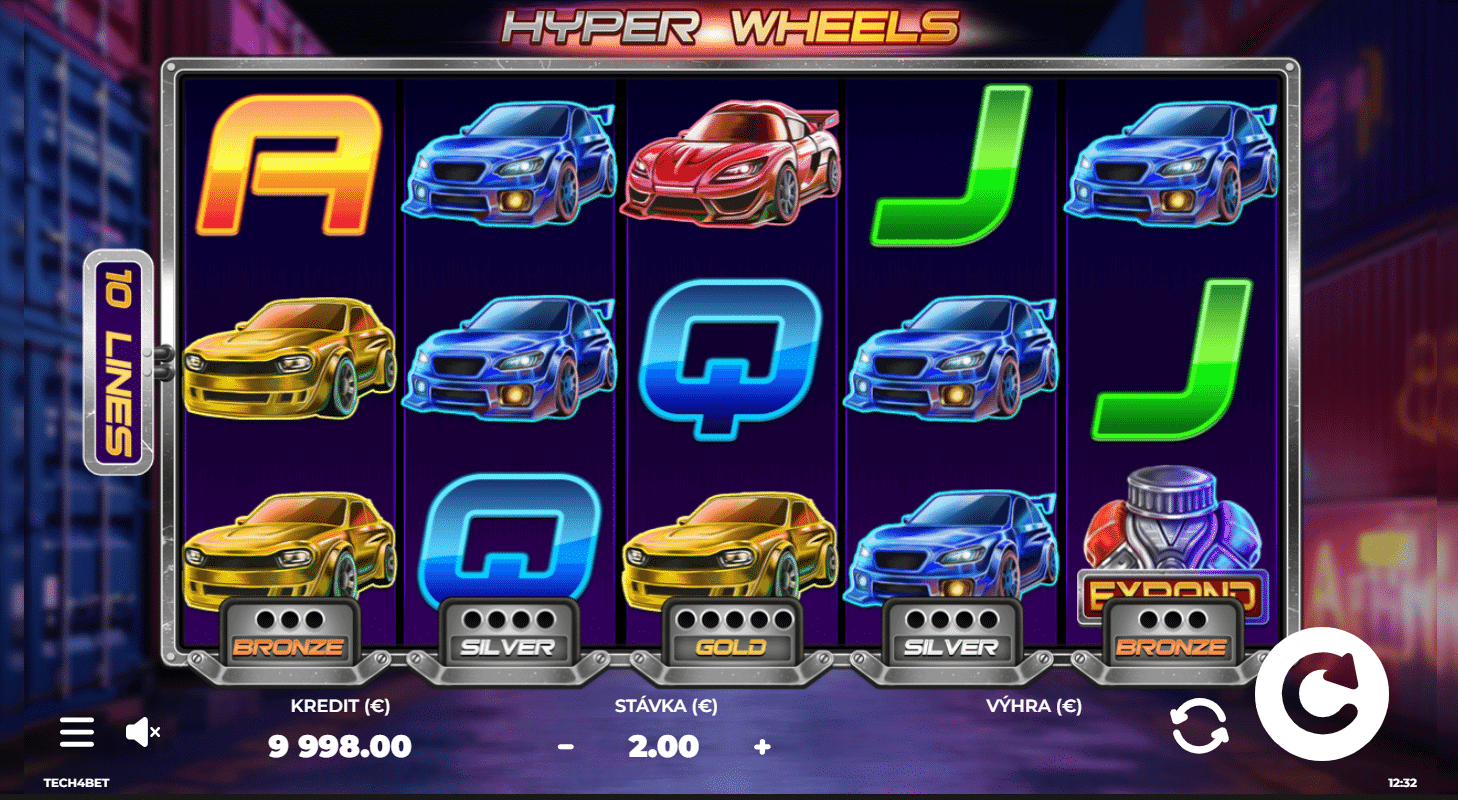Toggle the muted sound speaker icon
The height and width of the screenshot is (800, 1458).
pos(142,732)
